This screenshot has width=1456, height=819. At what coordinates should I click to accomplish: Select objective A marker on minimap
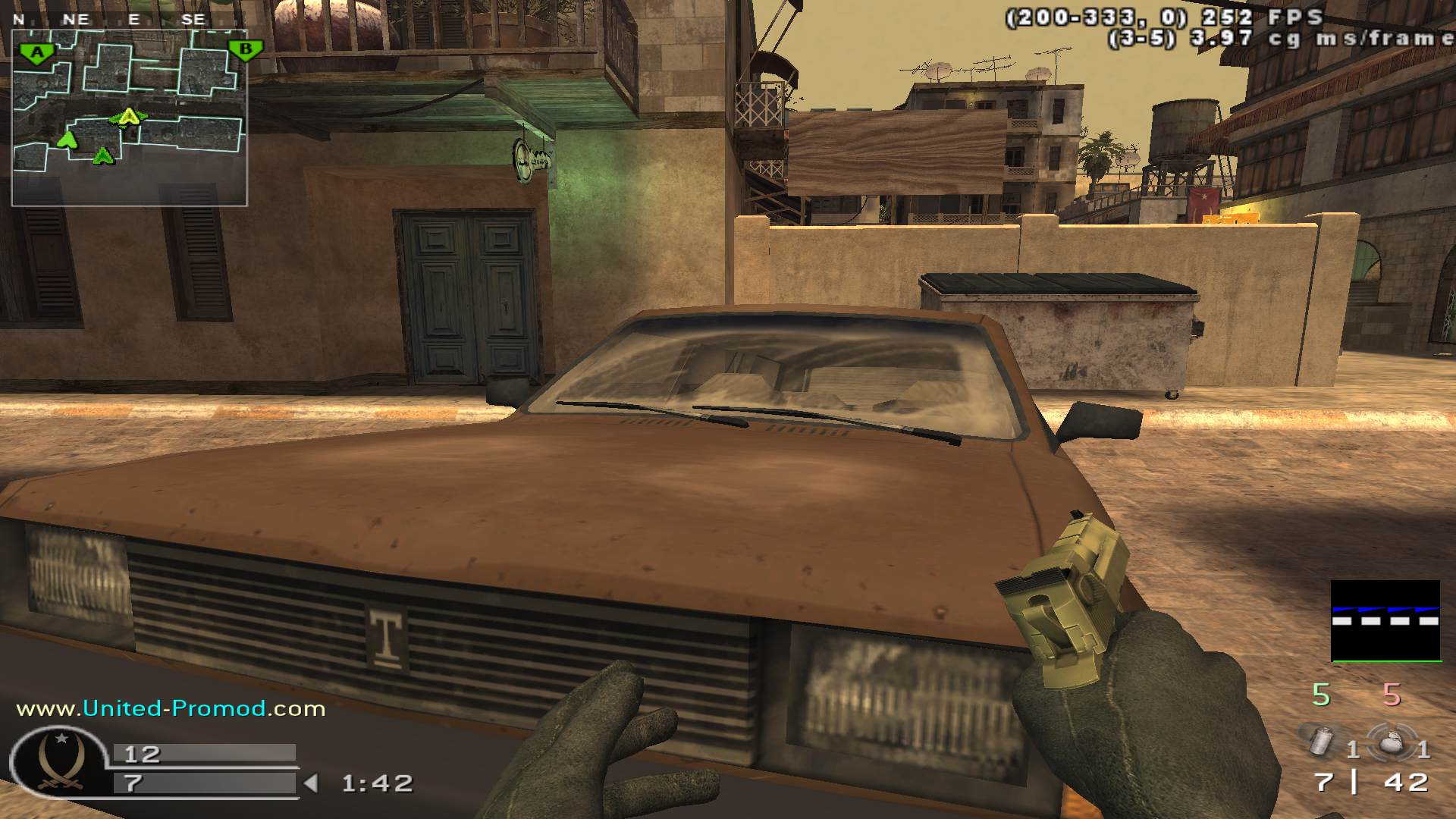36,53
